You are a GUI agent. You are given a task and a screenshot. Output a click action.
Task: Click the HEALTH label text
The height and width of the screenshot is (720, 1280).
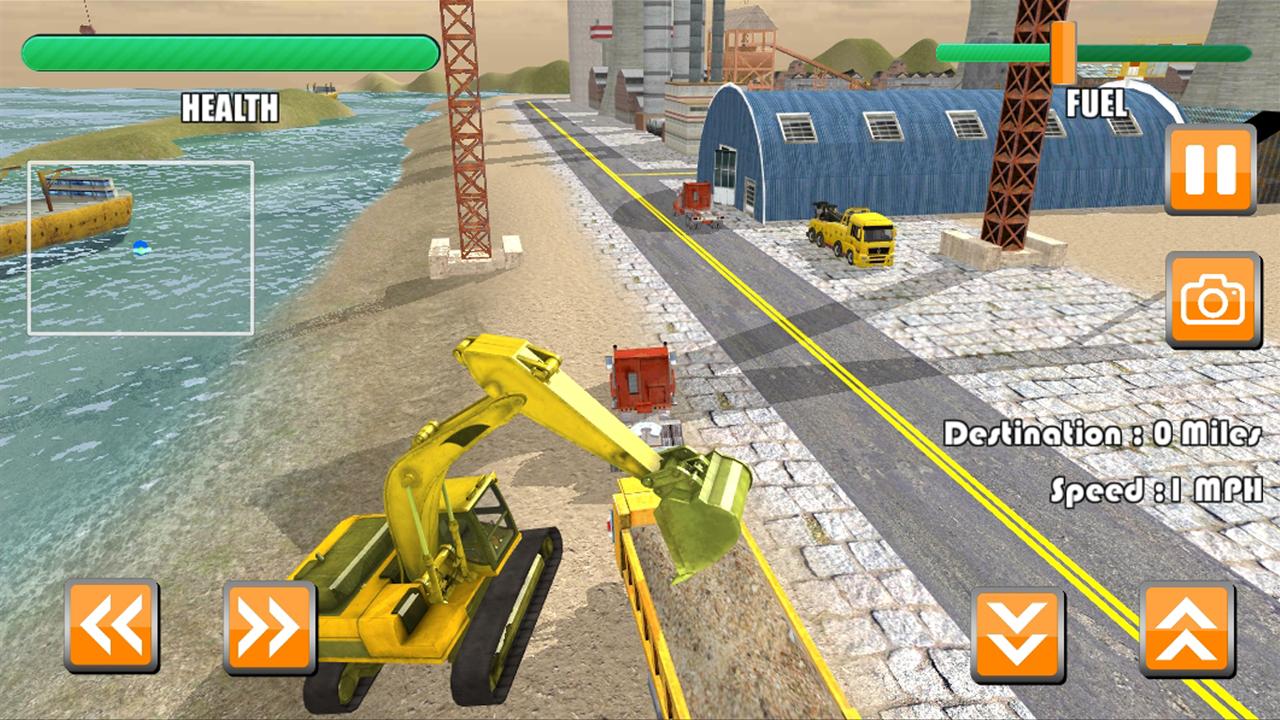point(230,108)
